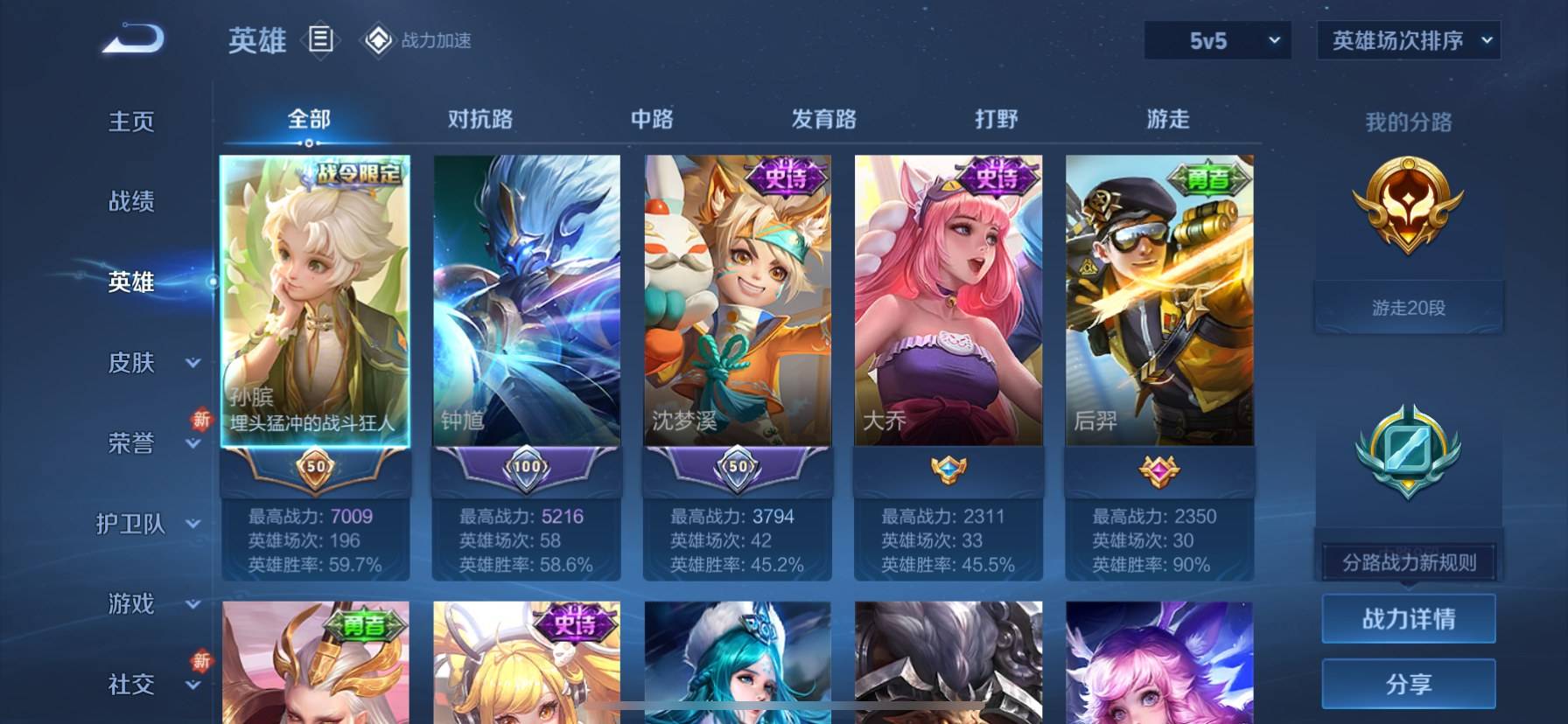Show the 打野 jungle heroes tab
Screen dimensions: 1568x724
point(996,119)
